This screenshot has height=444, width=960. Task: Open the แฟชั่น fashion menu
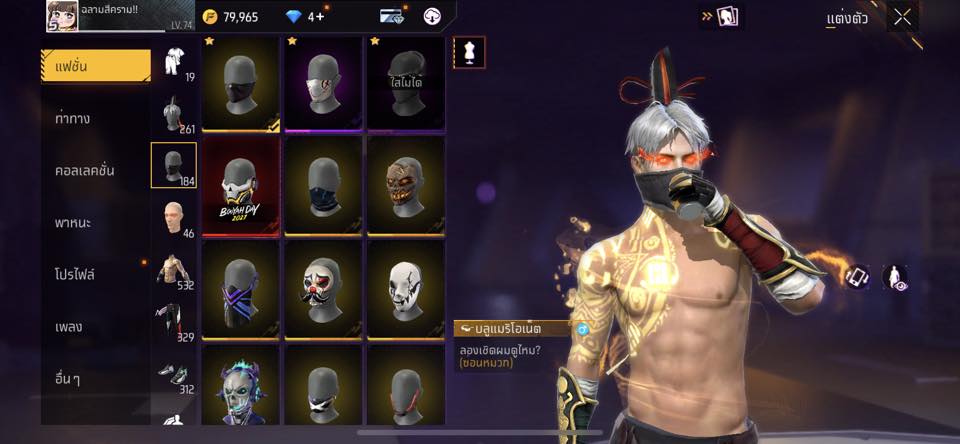point(95,65)
